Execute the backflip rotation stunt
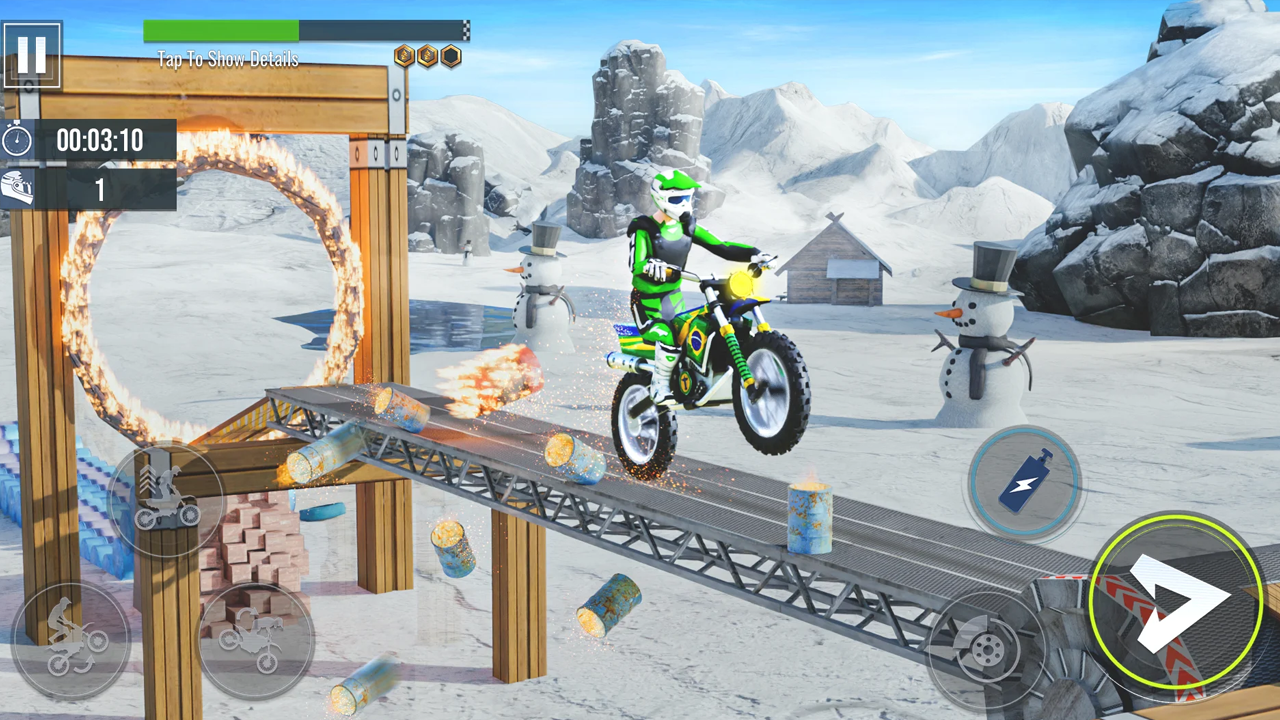 click(258, 637)
